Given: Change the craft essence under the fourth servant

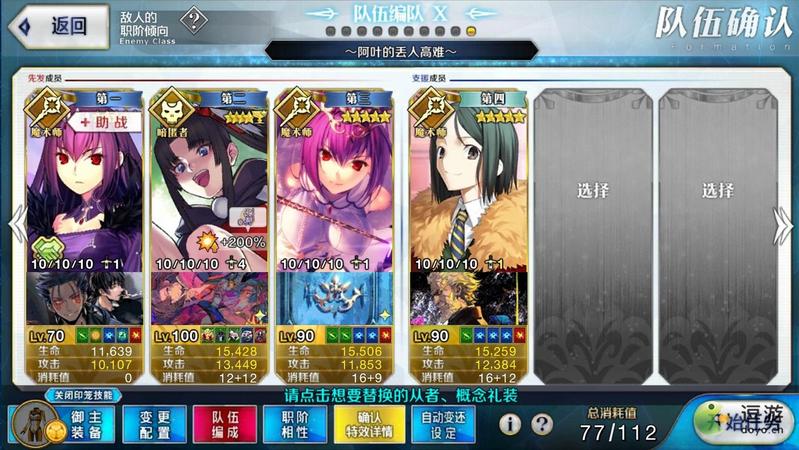Looking at the screenshot, I should tap(463, 294).
